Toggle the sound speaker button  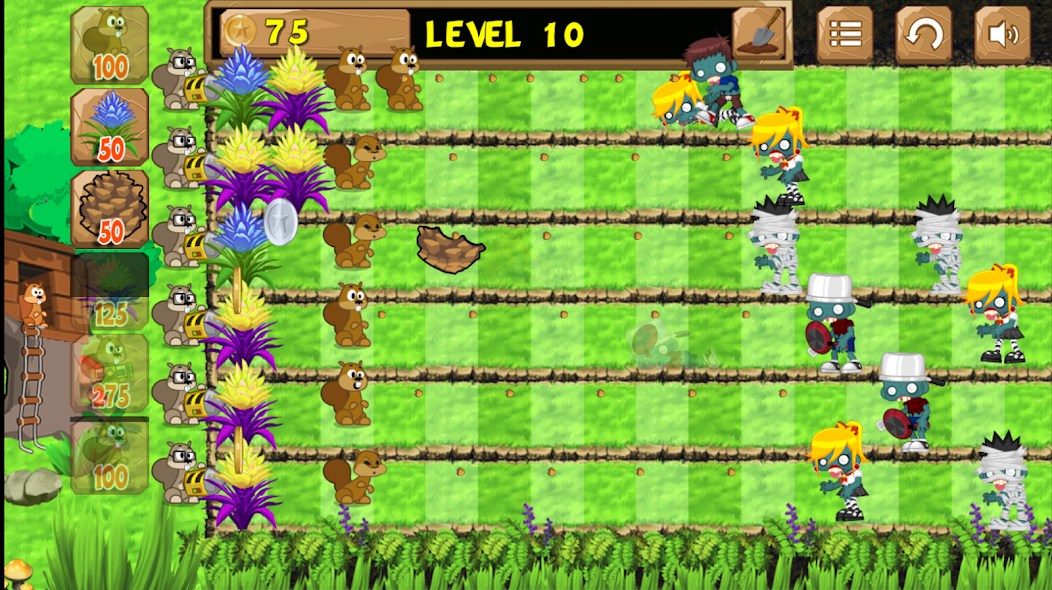coord(1002,35)
